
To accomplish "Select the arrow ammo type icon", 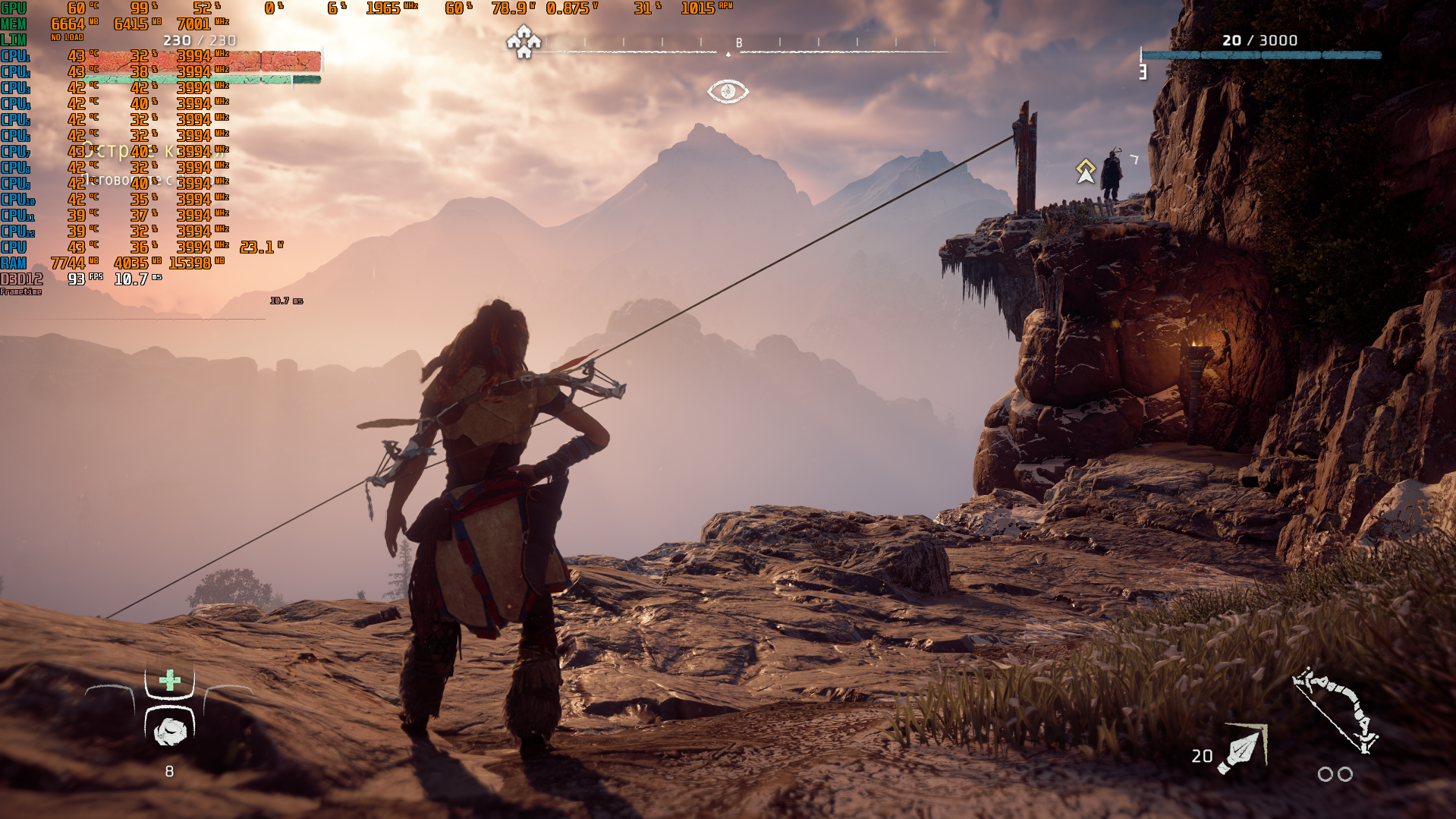I will coord(1242,749).
